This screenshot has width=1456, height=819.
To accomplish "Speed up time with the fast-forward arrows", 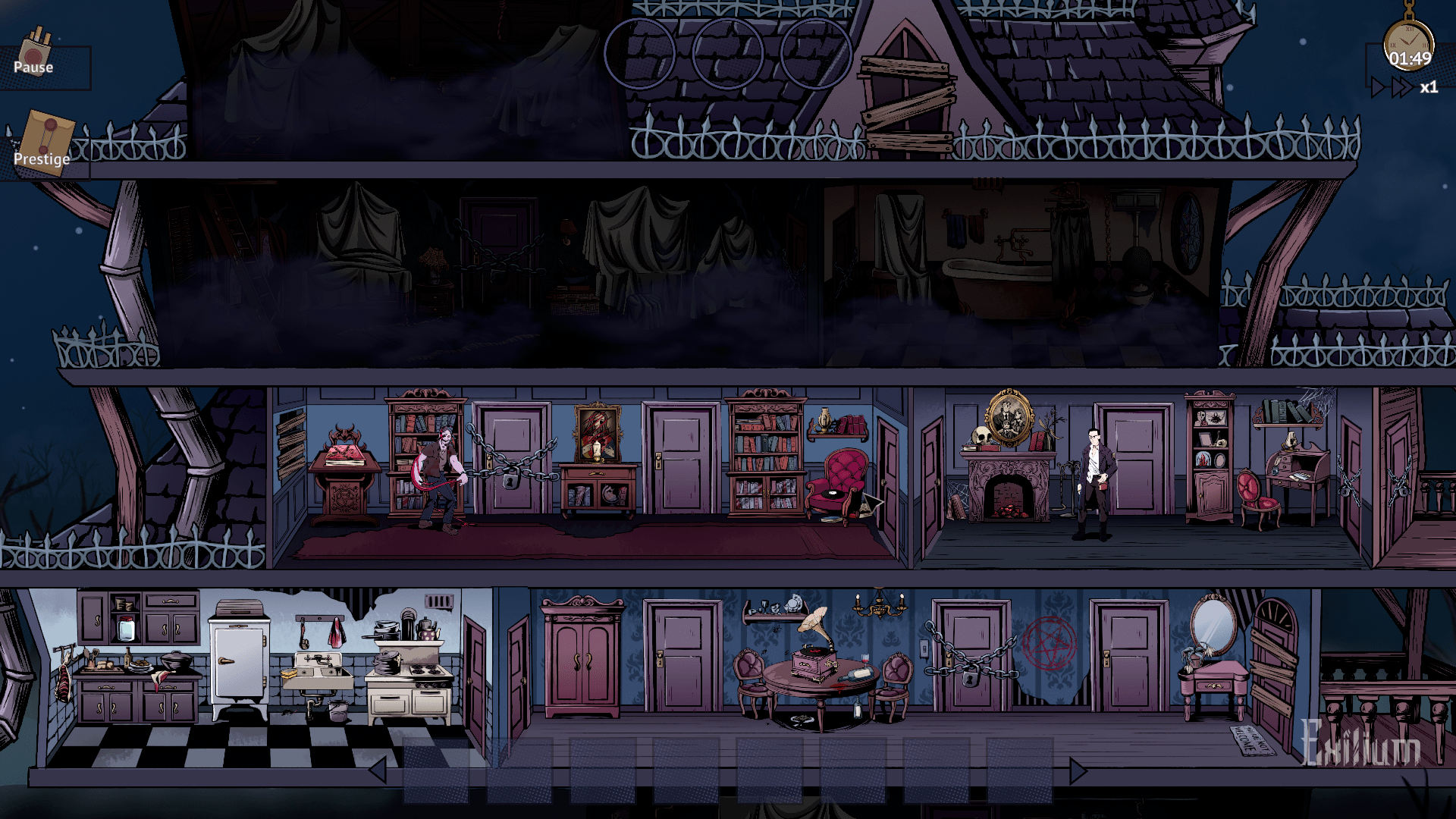I will click(x=1401, y=88).
